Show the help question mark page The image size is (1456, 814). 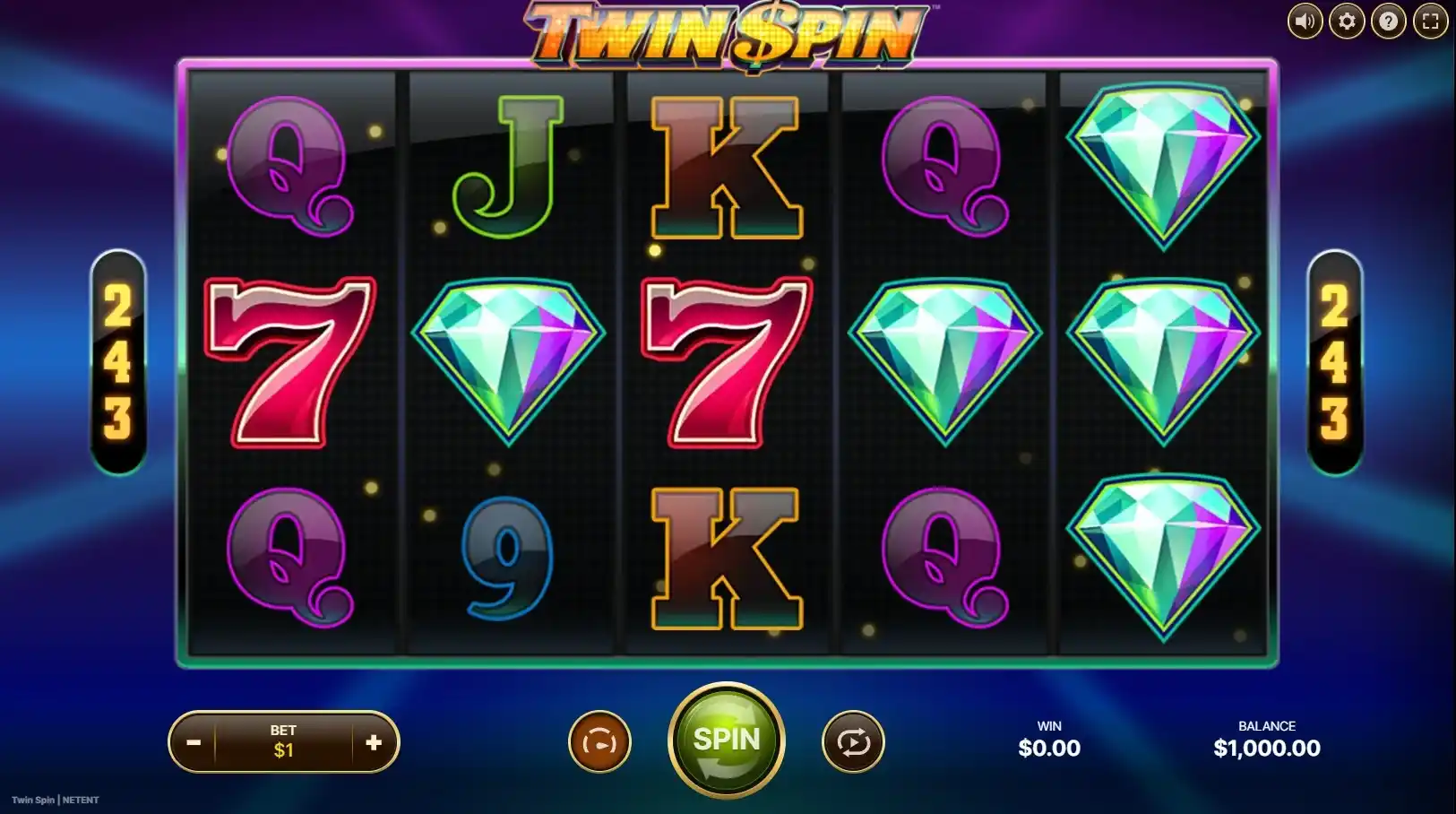[x=1388, y=22]
